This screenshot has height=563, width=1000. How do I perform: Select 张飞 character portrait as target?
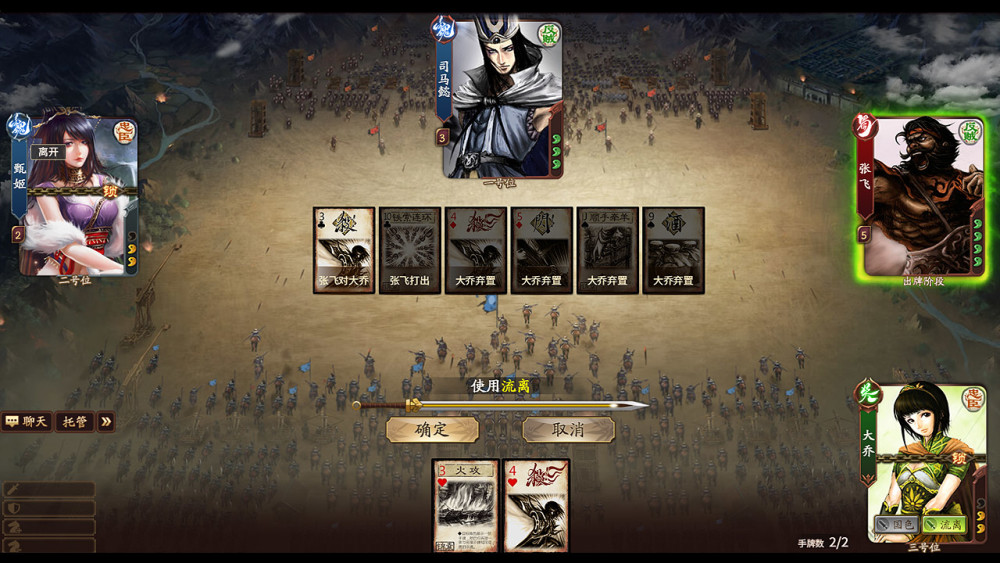pos(918,197)
